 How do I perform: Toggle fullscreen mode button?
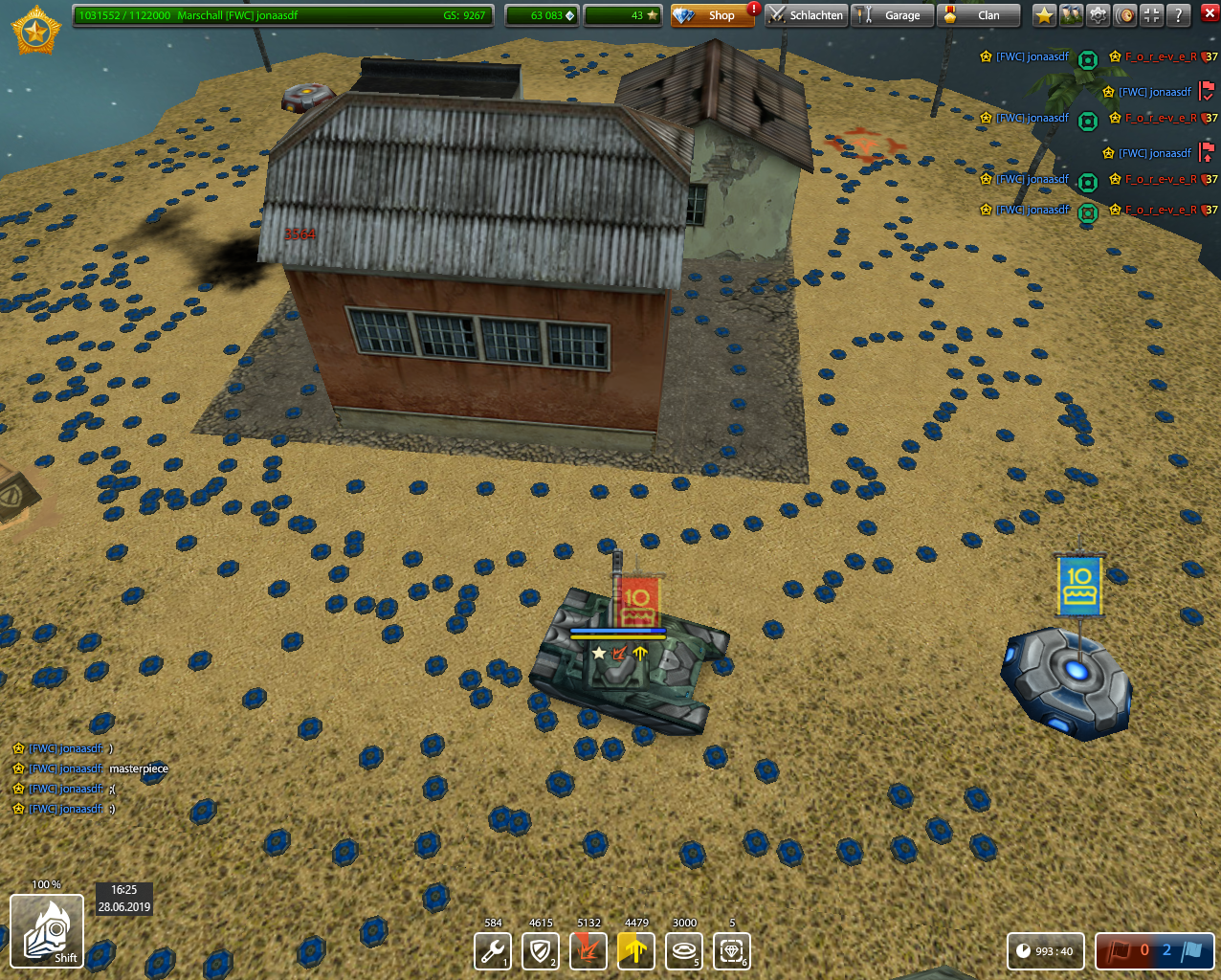tap(1152, 15)
